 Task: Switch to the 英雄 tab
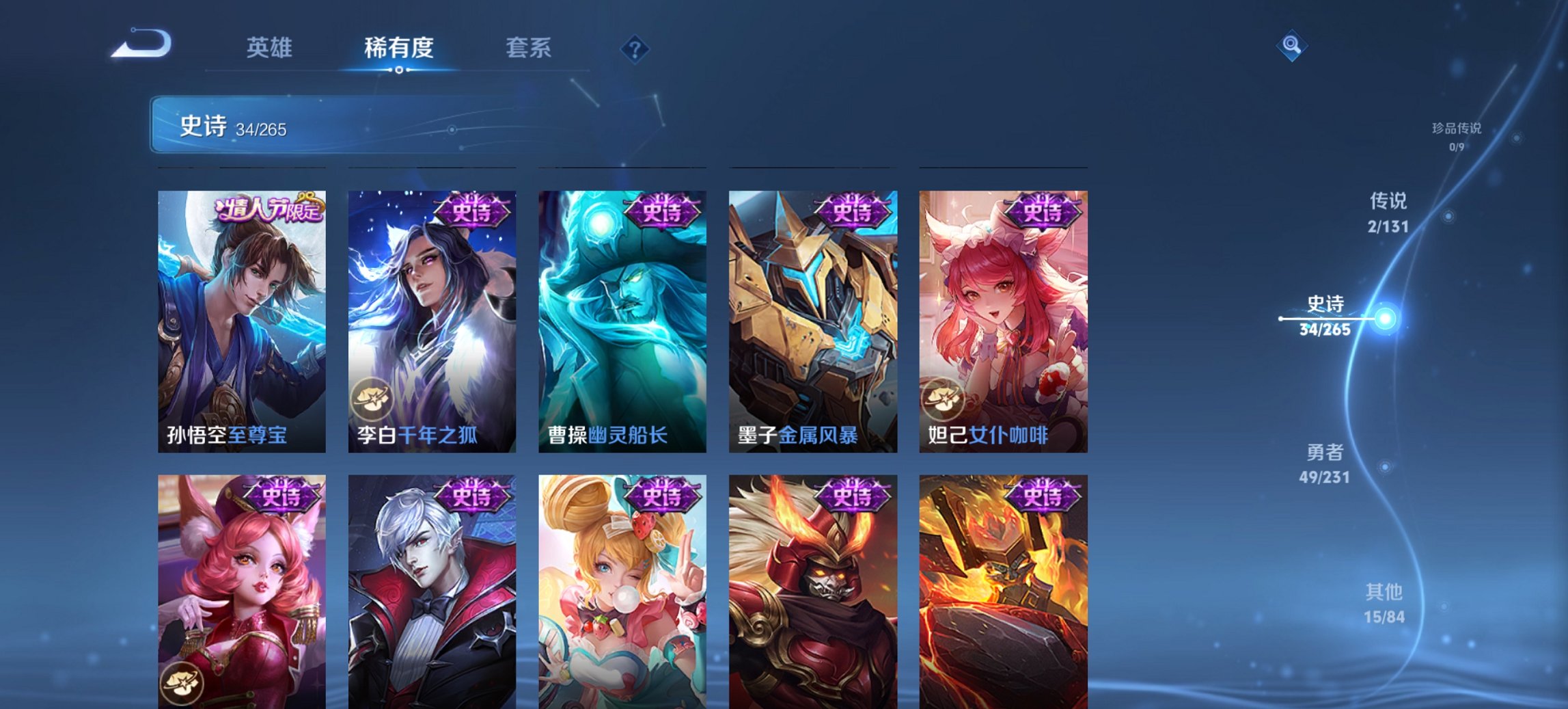coord(271,48)
